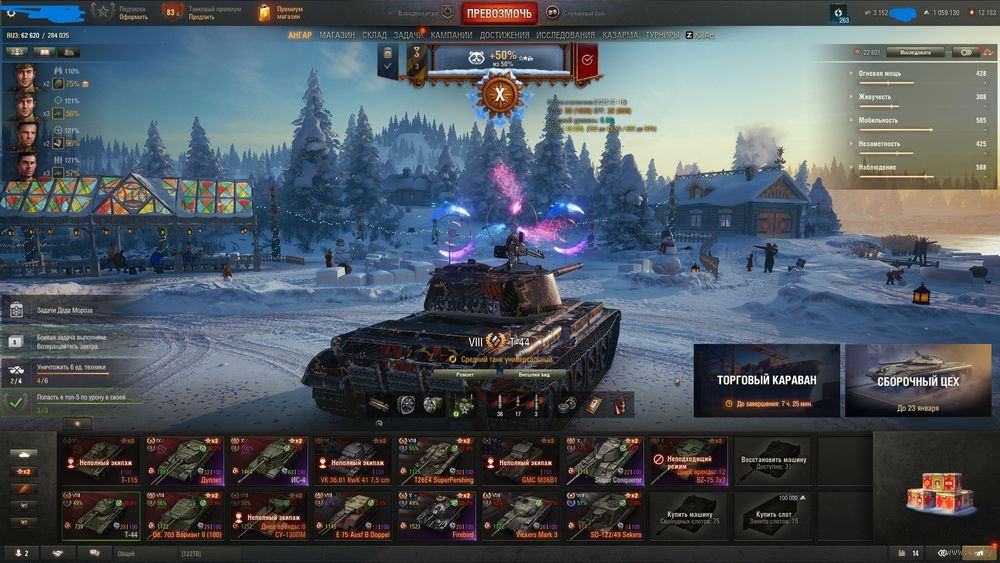Viewport: 1000px width, 563px height.
Task: Select the Super Conqueror tank in the carousel
Action: pos(606,461)
